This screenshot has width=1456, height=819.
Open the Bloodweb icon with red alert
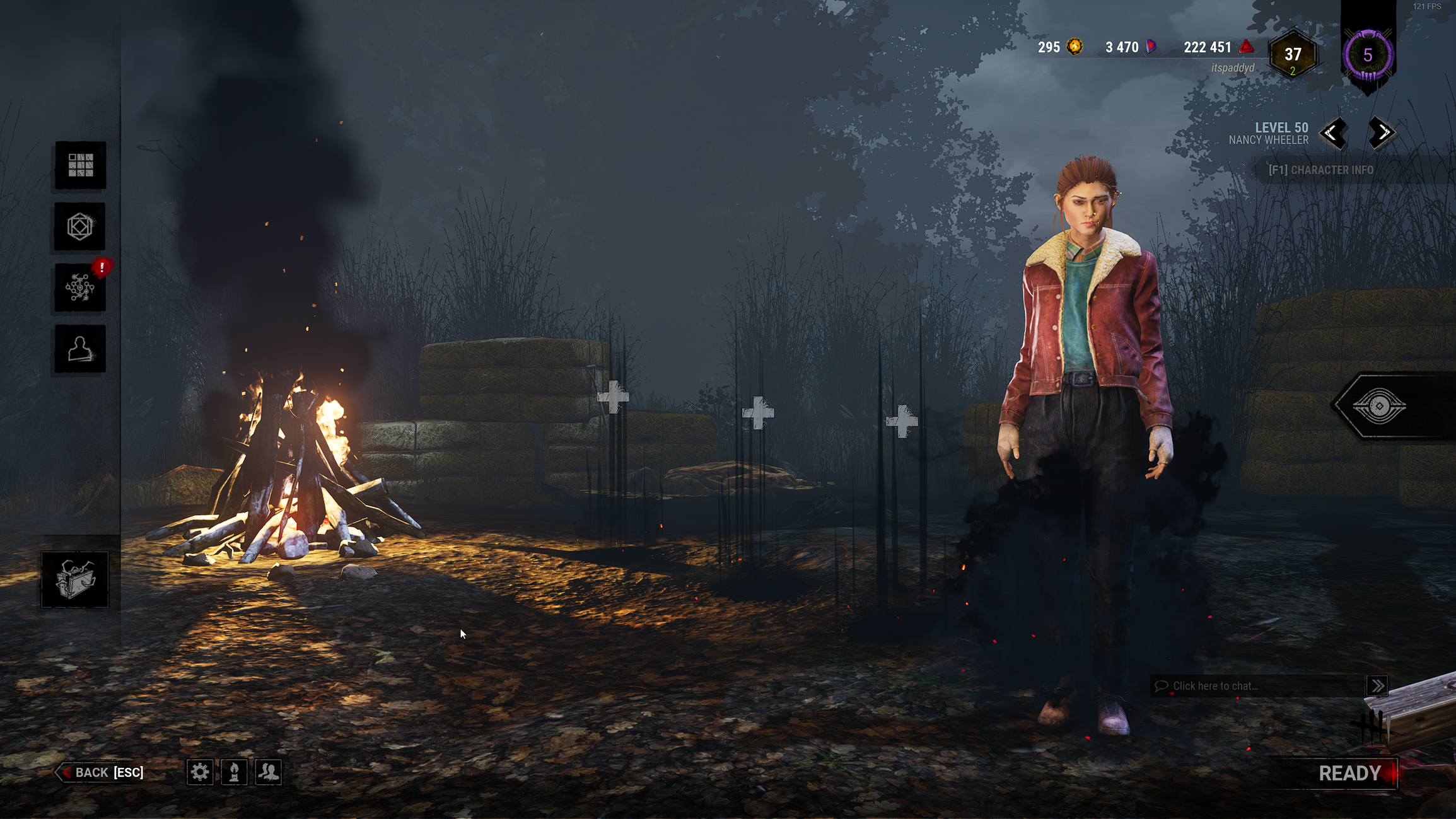coord(80,288)
